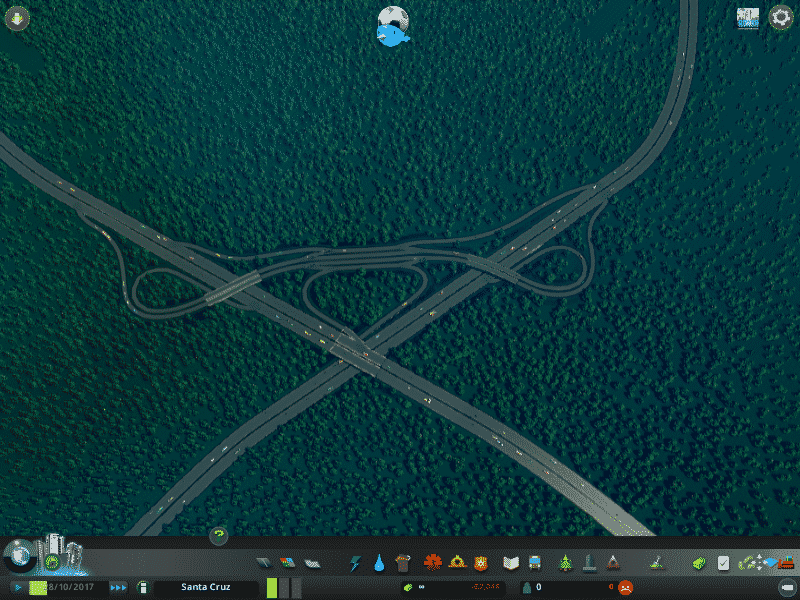Viewport: 800px width, 600px height.
Task: Open the Garbage services menu
Action: pyautogui.click(x=403, y=563)
